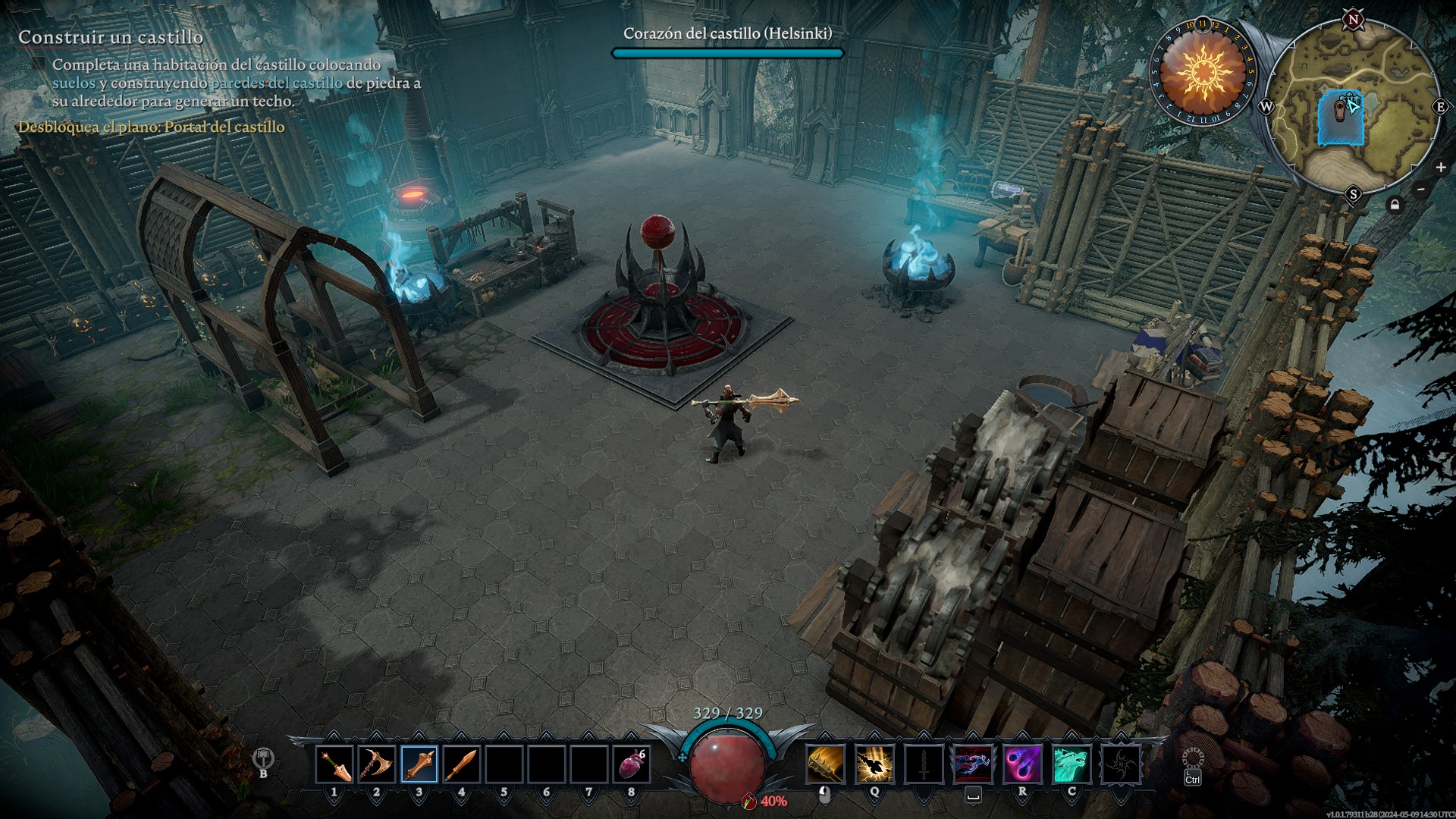1456x819 pixels.
Task: Click the action wheel icon above Ctrl
Action: click(1193, 758)
